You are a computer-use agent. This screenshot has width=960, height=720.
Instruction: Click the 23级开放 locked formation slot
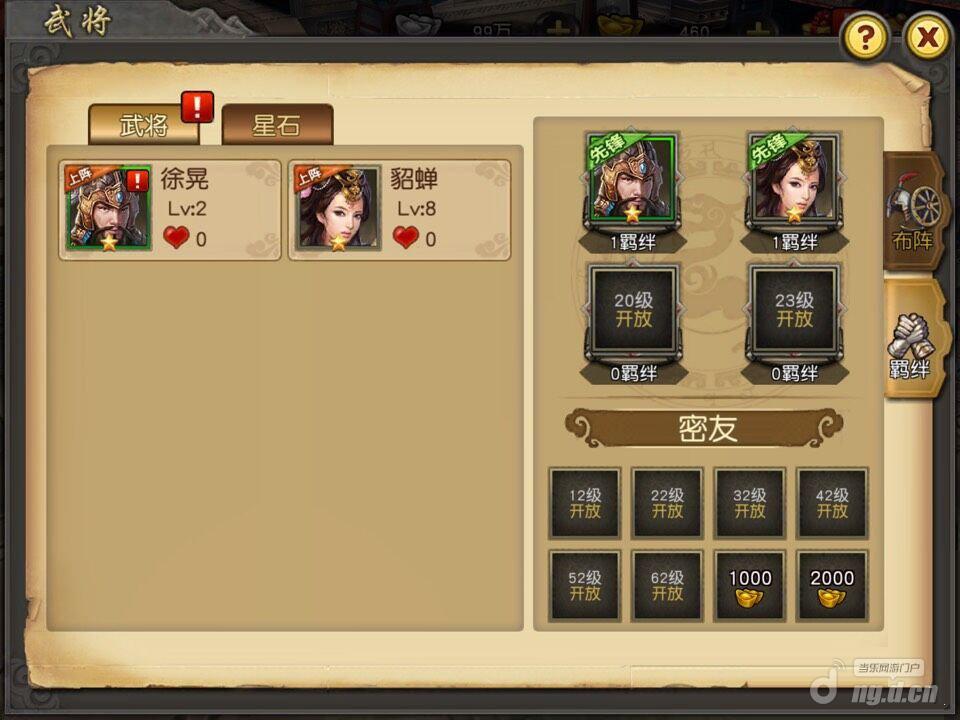(795, 310)
